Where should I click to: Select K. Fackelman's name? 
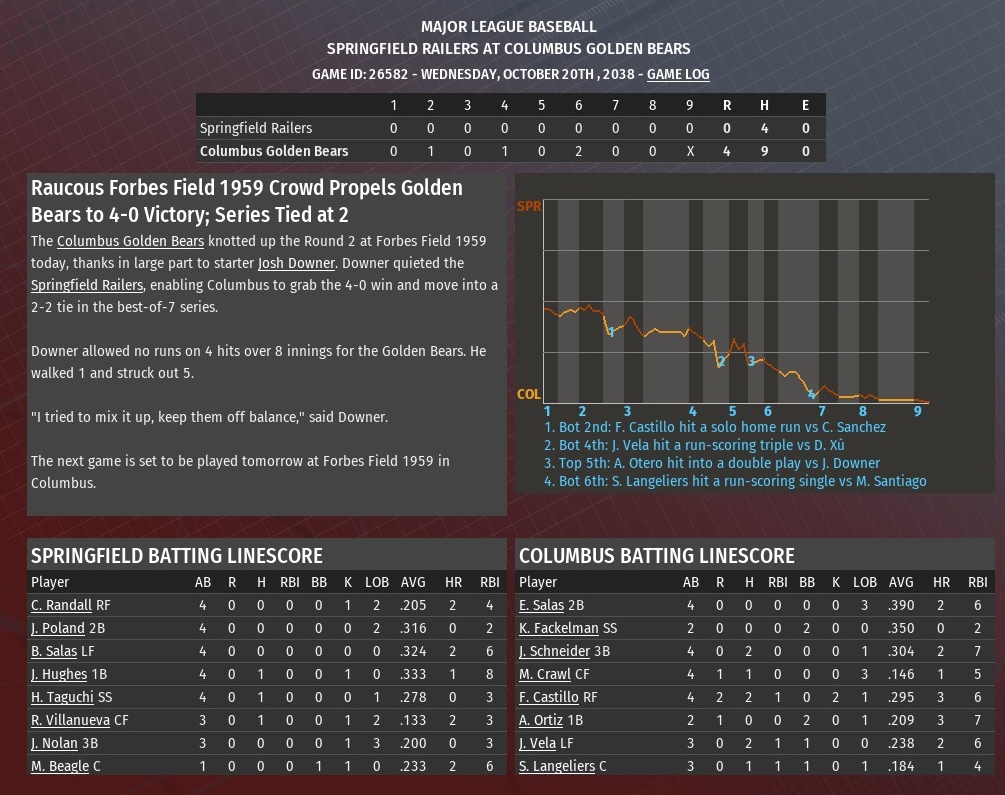tap(558, 628)
